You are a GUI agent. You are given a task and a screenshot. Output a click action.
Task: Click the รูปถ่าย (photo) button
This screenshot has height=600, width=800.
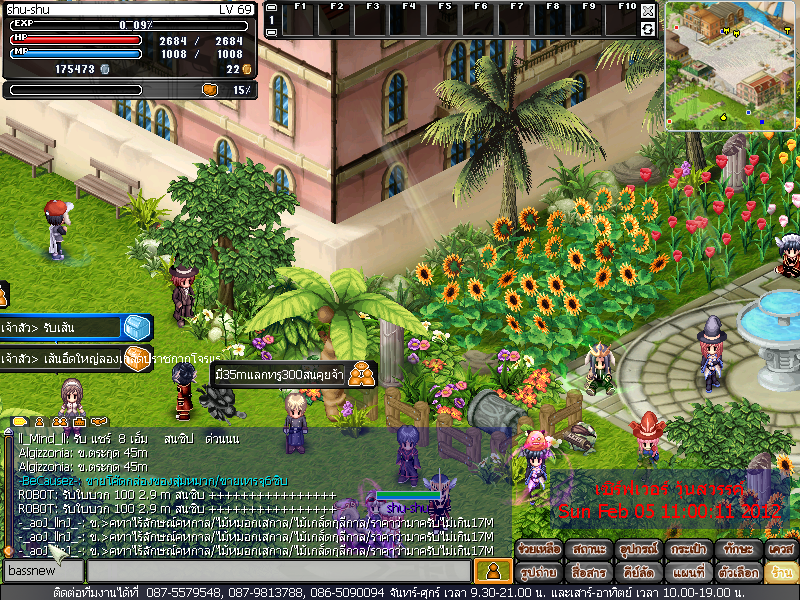click(x=538, y=573)
